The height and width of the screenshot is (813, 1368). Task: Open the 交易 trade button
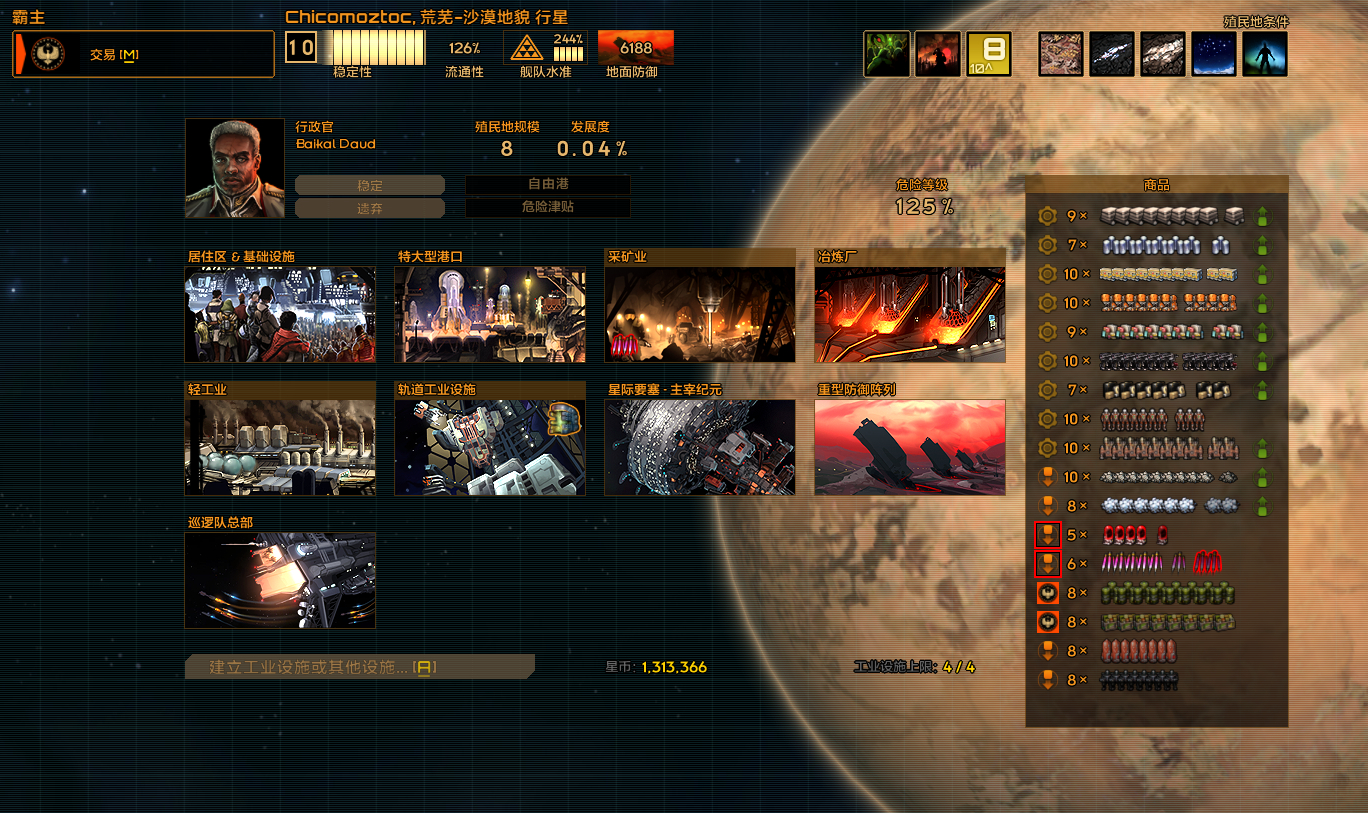pyautogui.click(x=143, y=54)
